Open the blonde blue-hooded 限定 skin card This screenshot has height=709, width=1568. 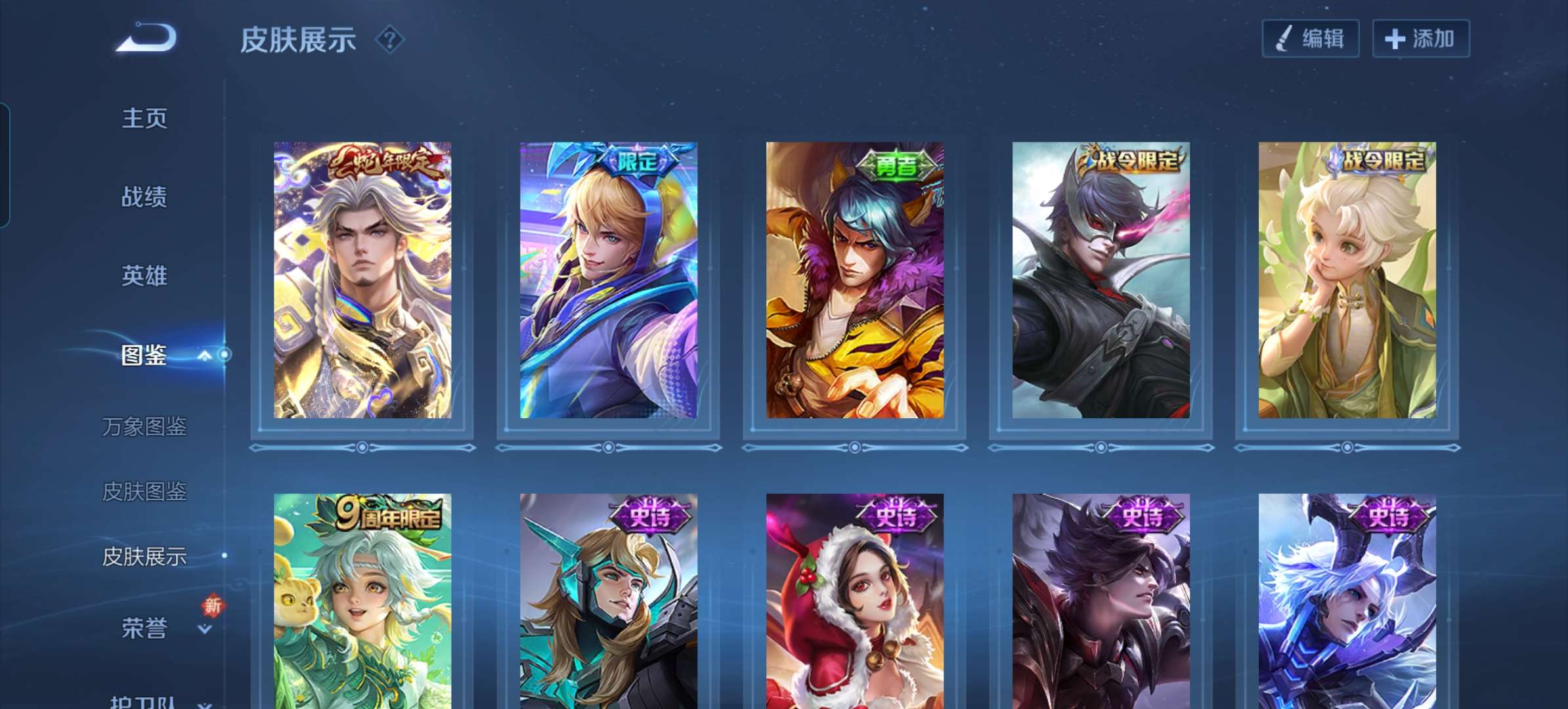(x=609, y=280)
